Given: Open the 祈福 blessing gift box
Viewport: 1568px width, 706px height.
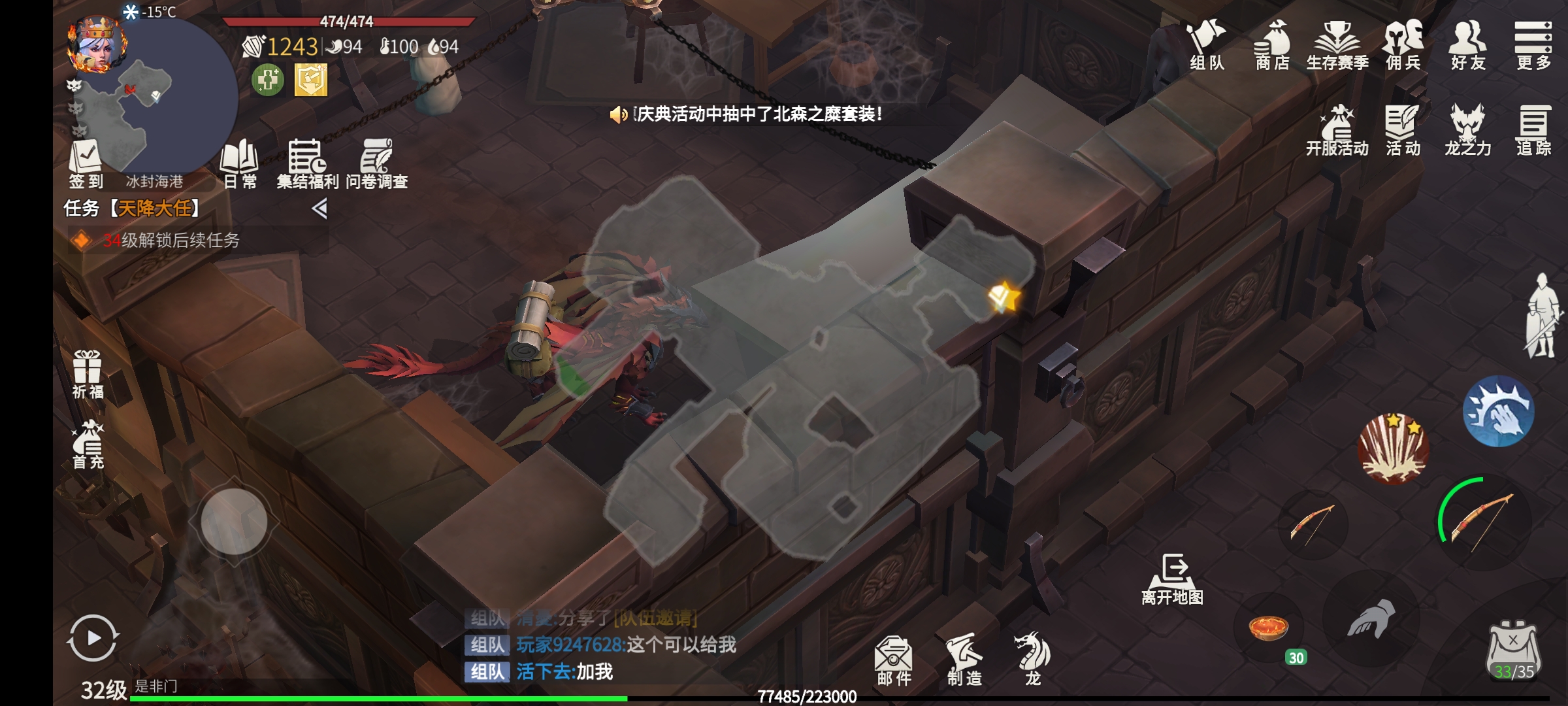Looking at the screenshot, I should 87,374.
